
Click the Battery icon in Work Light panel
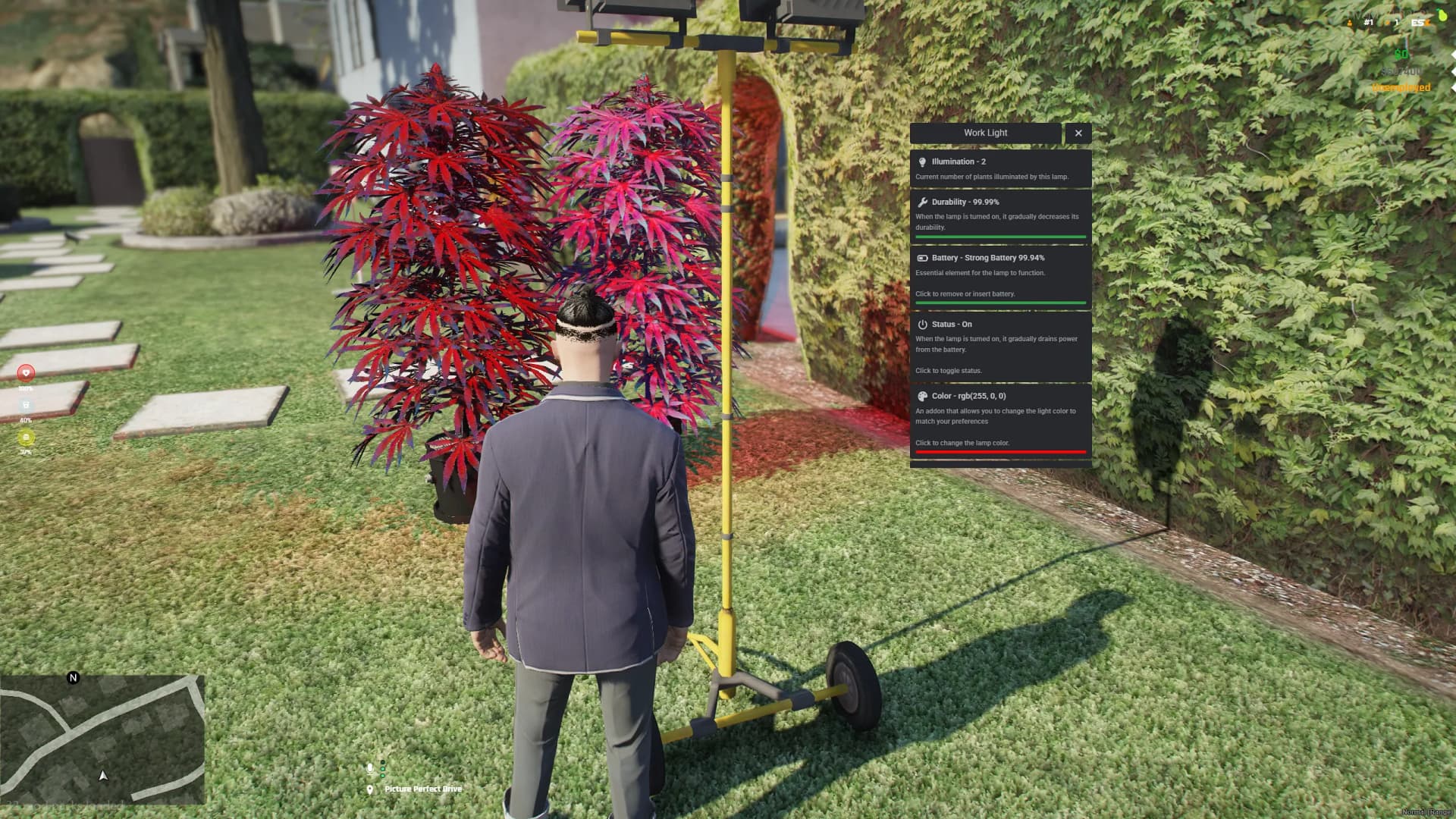(922, 258)
